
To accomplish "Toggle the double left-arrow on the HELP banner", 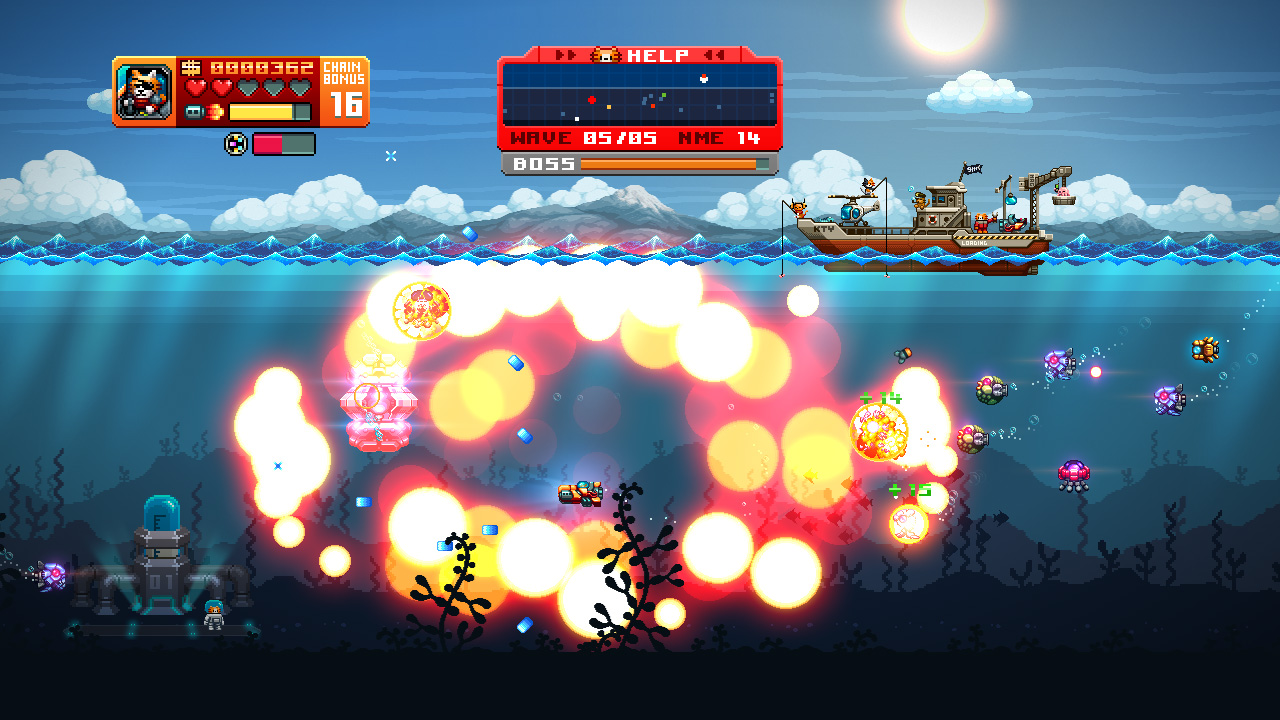I will (x=714, y=54).
